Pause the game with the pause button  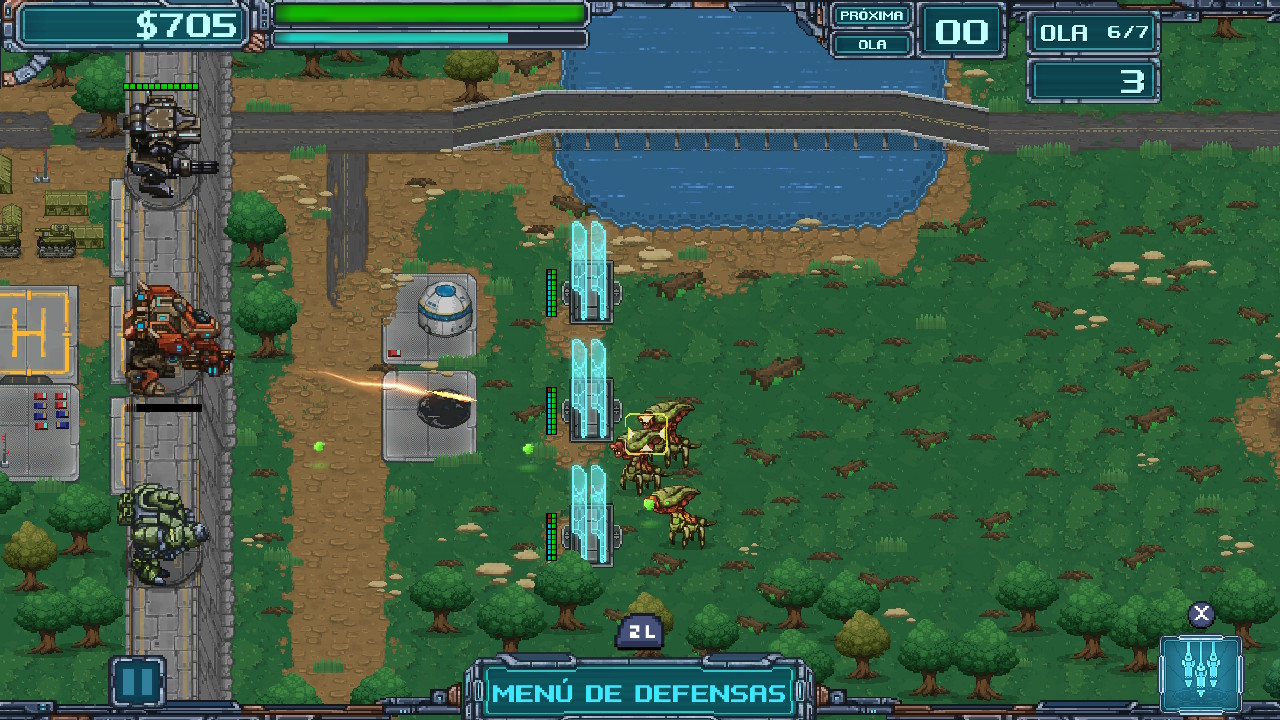click(x=137, y=681)
